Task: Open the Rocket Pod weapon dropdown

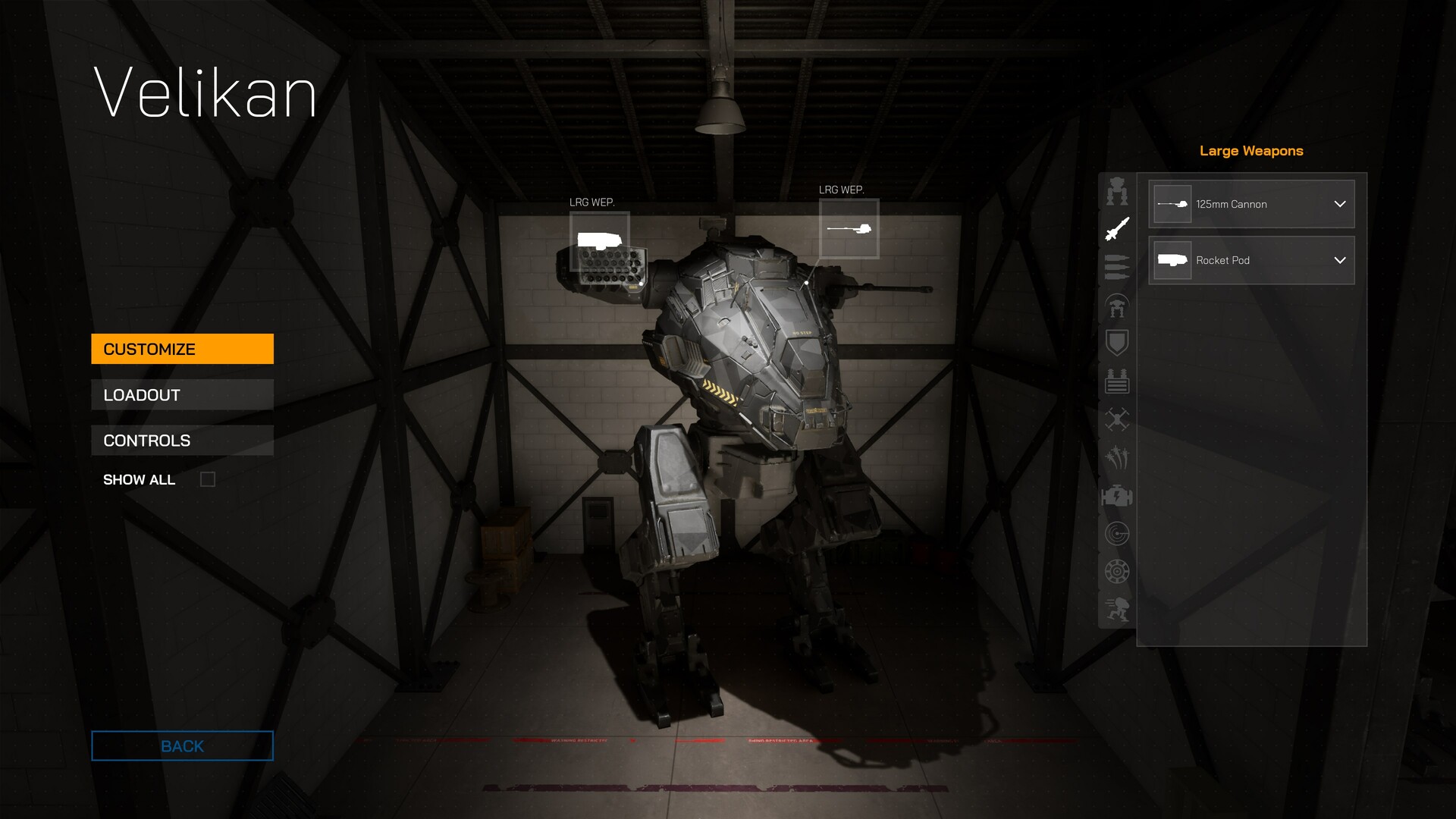Action: pyautogui.click(x=1339, y=260)
